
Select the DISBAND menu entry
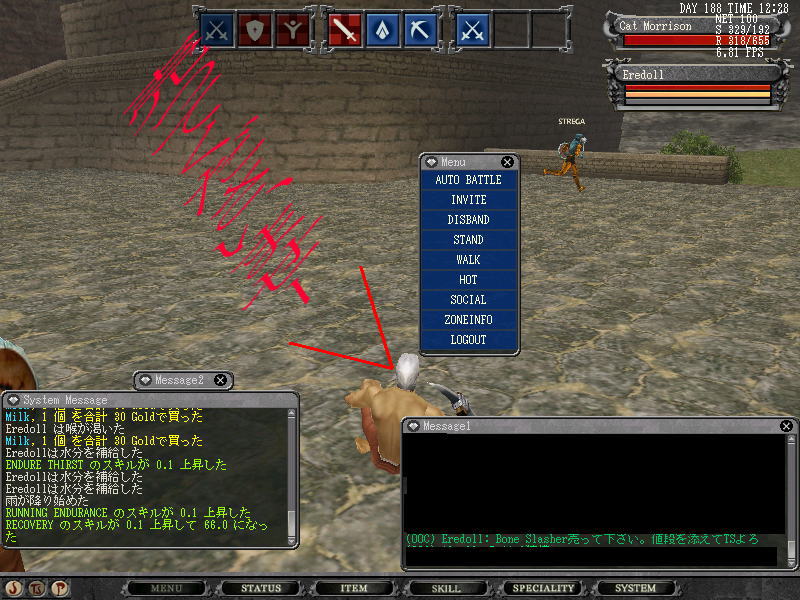468,220
